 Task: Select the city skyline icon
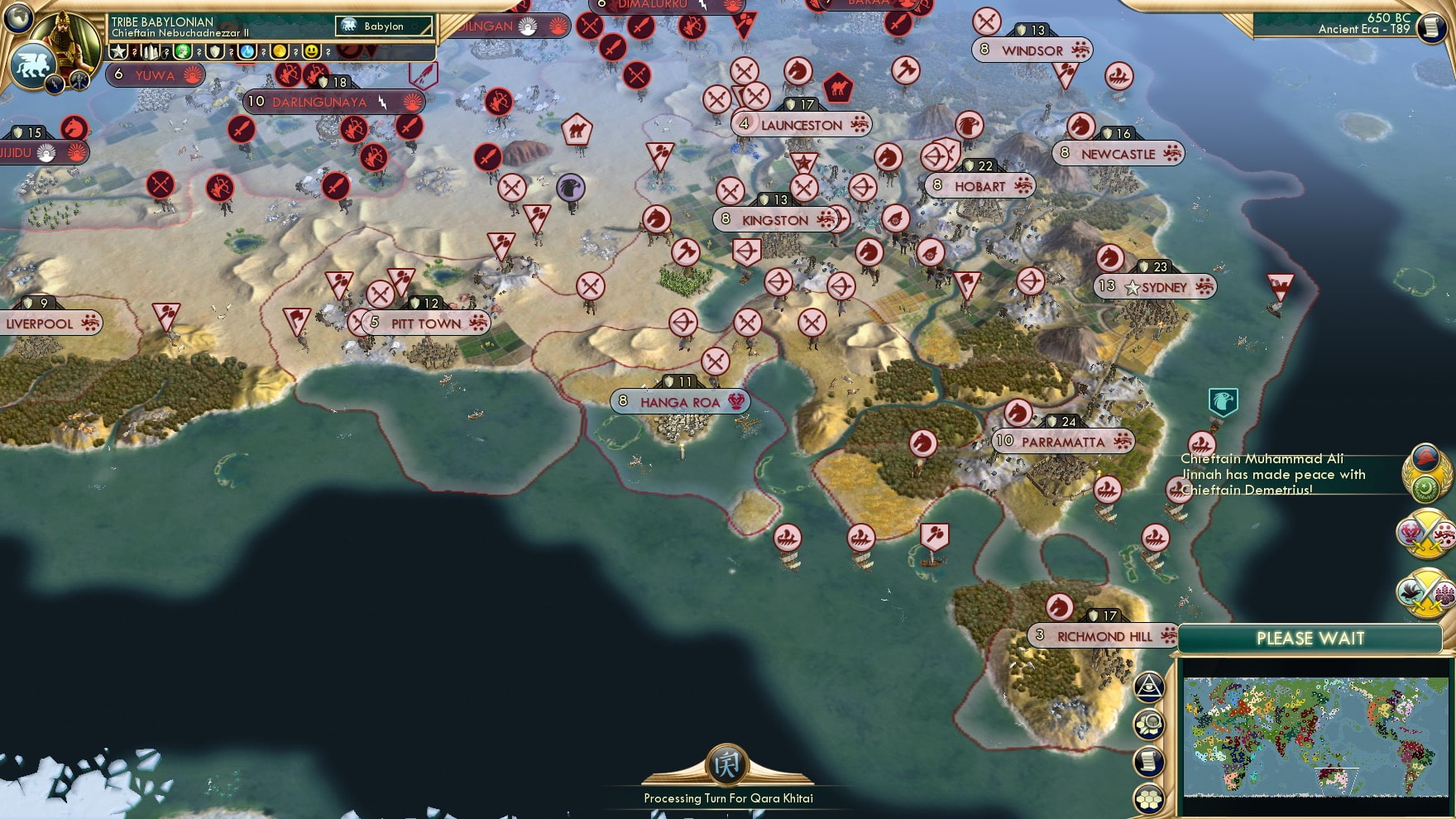(151, 52)
